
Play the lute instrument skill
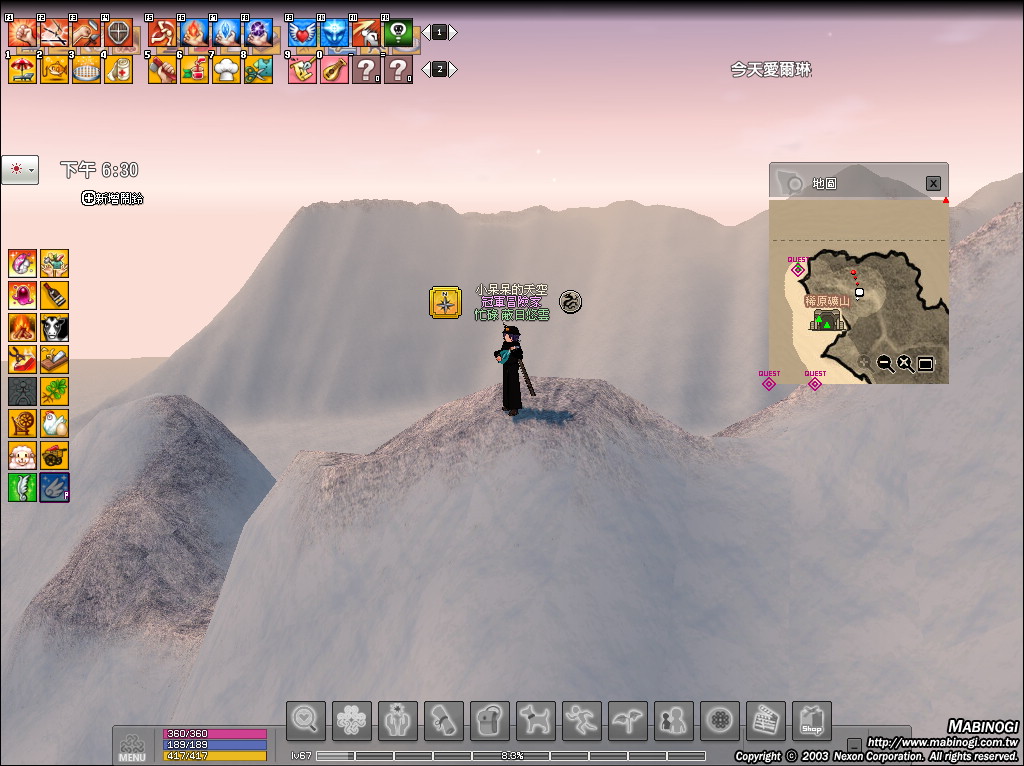pos(334,69)
